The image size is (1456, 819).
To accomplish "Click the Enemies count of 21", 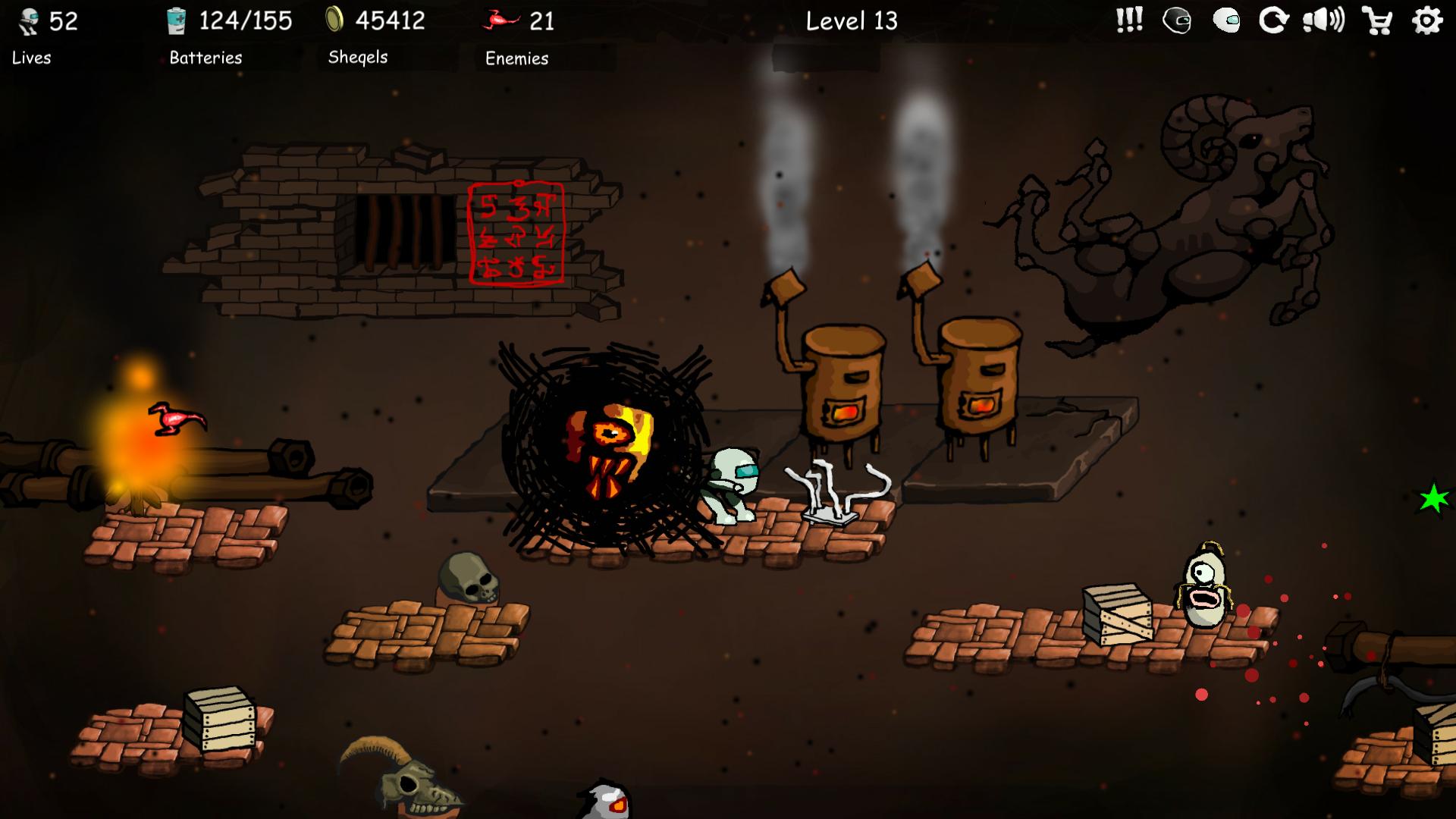I will [x=544, y=21].
